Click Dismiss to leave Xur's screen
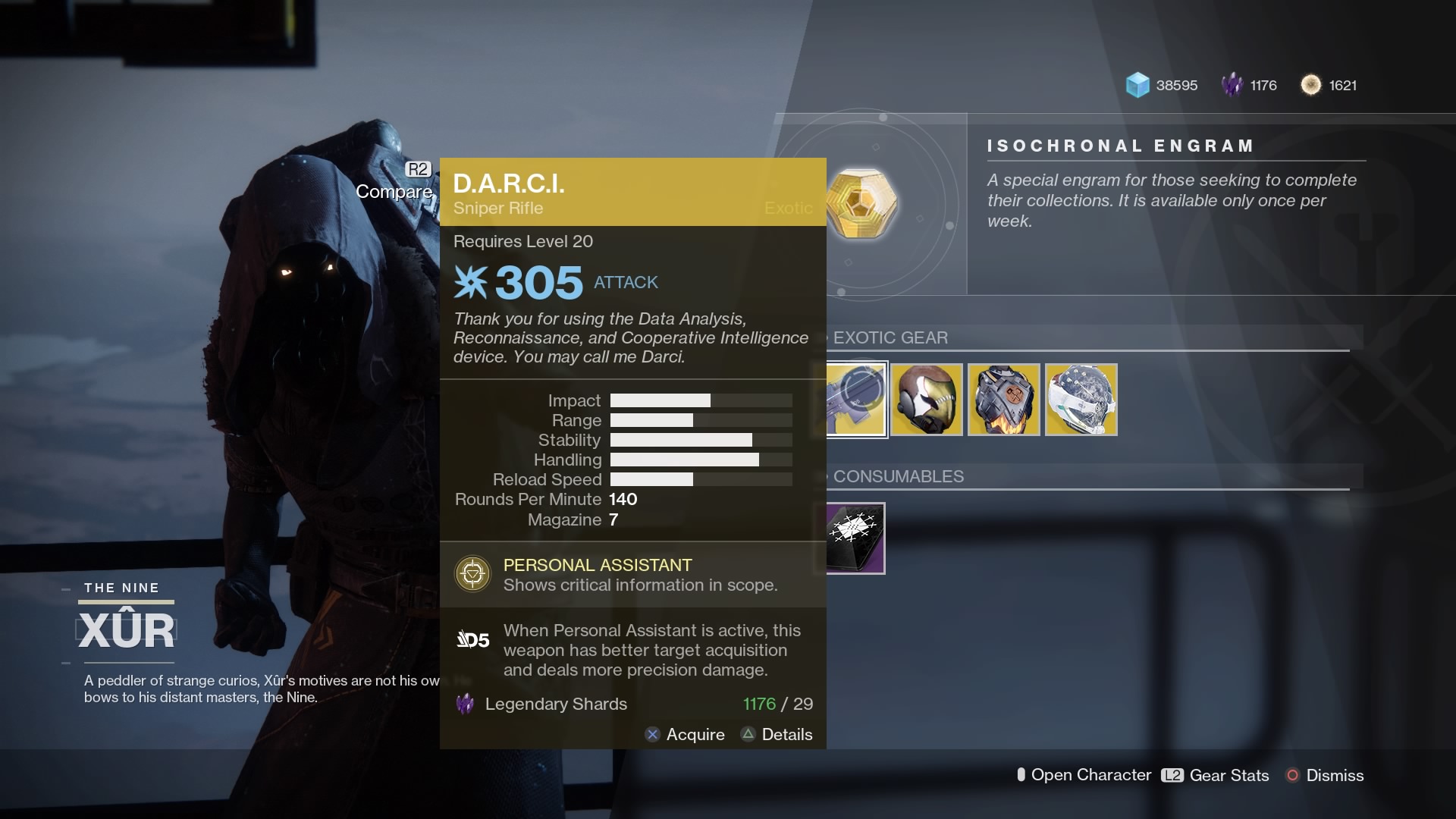The height and width of the screenshot is (819, 1456). [x=1335, y=775]
